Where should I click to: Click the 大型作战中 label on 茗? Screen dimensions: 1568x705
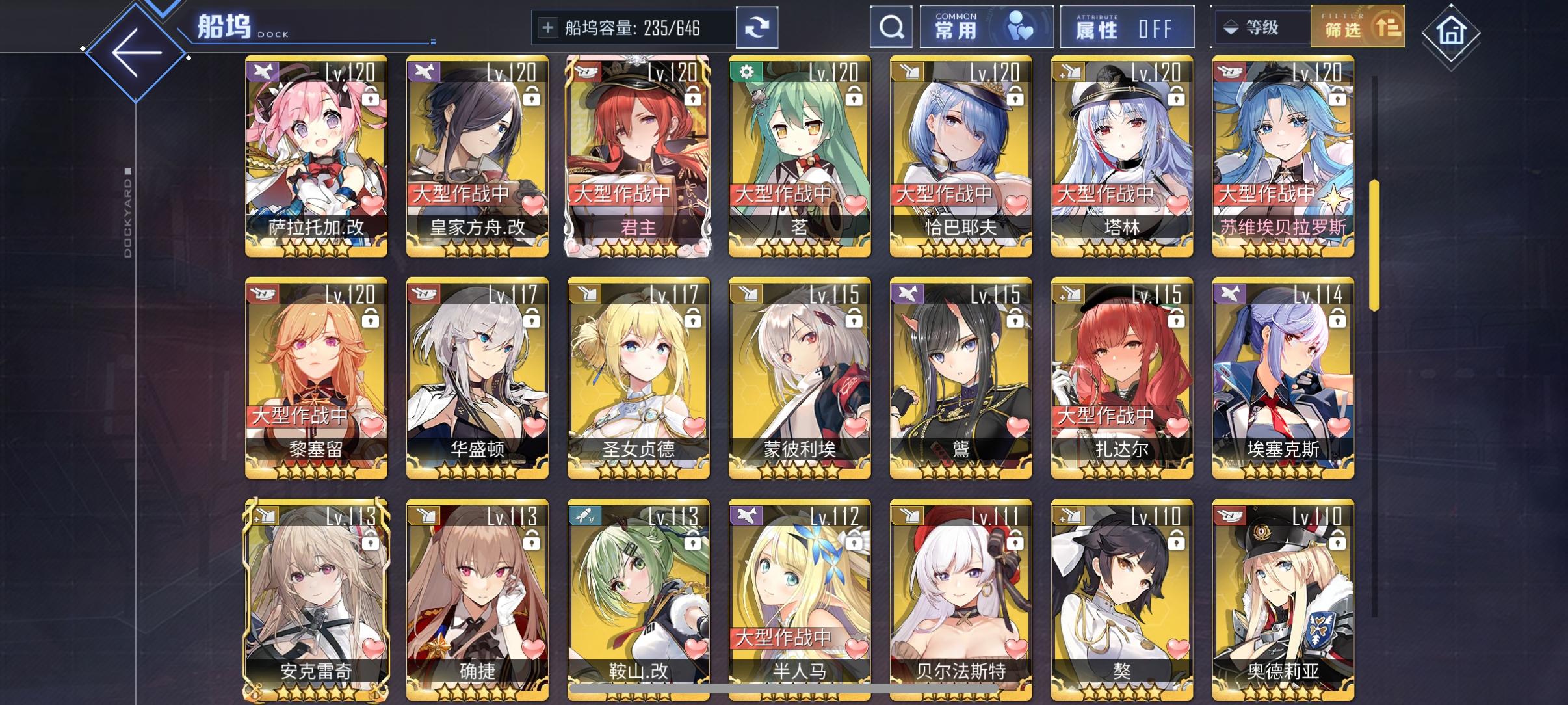pos(784,192)
